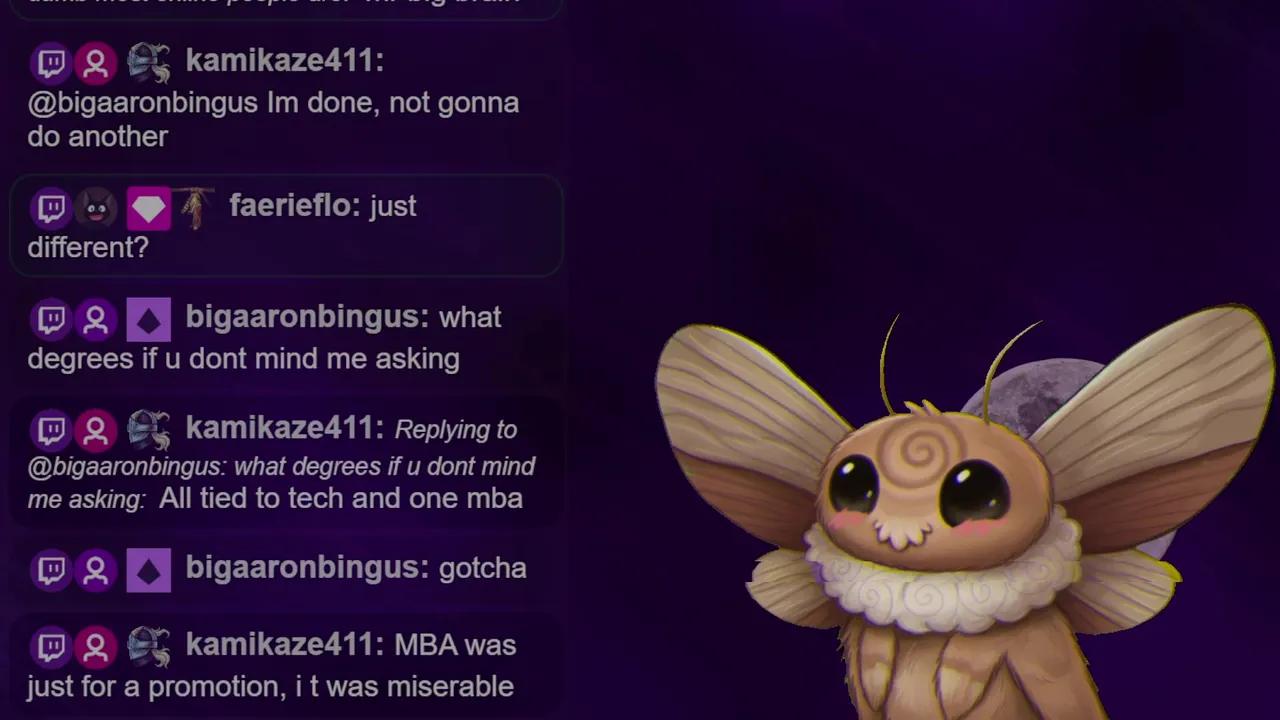Viewport: 1280px width, 720px height.
Task: Click the pink follower badge next to kamikaze411
Action: point(96,62)
